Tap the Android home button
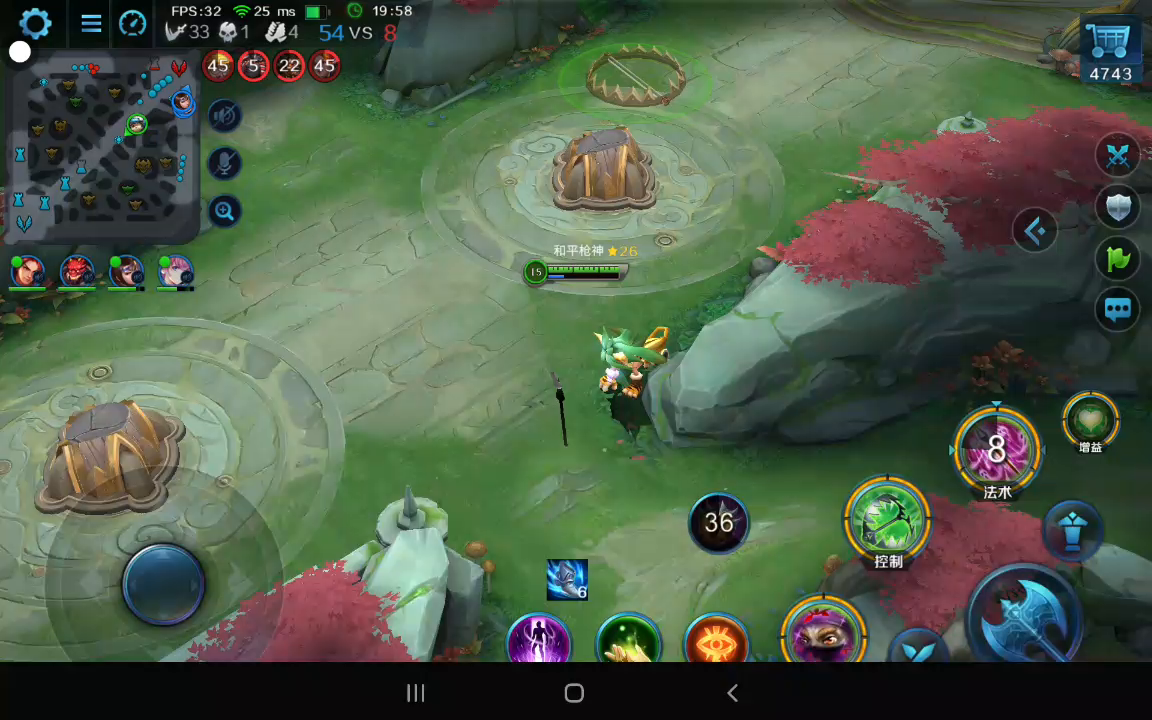Screen dimensions: 1152x720 point(574,693)
